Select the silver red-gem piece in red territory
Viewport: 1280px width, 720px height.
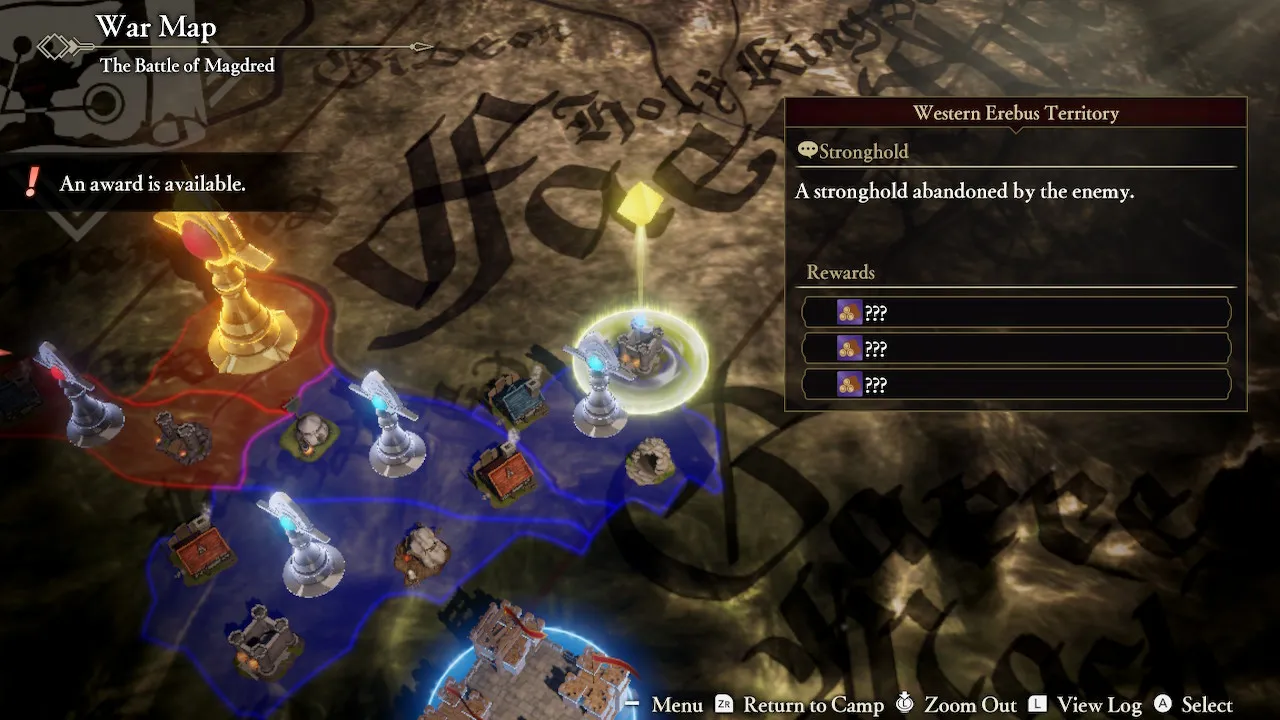[78, 398]
